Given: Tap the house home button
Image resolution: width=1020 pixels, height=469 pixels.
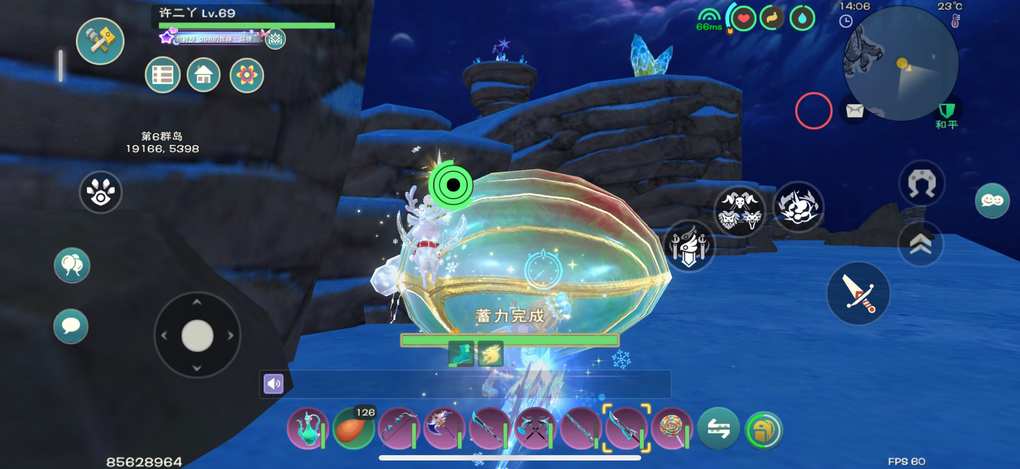Looking at the screenshot, I should tap(204, 75).
